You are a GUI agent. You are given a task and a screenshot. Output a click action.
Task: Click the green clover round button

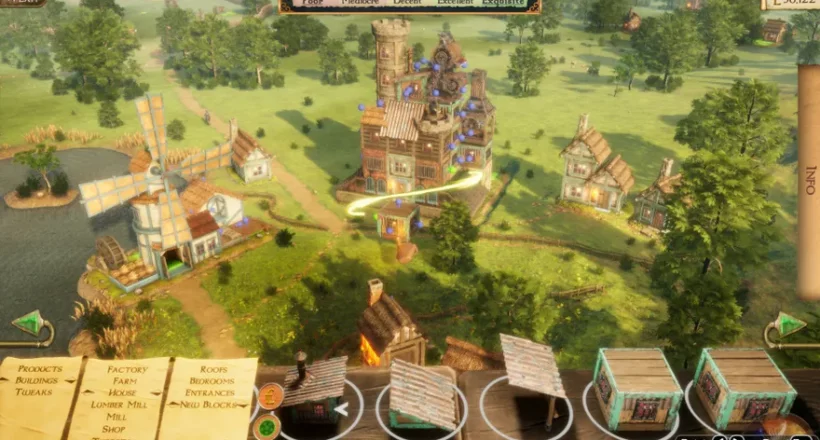[267, 427]
